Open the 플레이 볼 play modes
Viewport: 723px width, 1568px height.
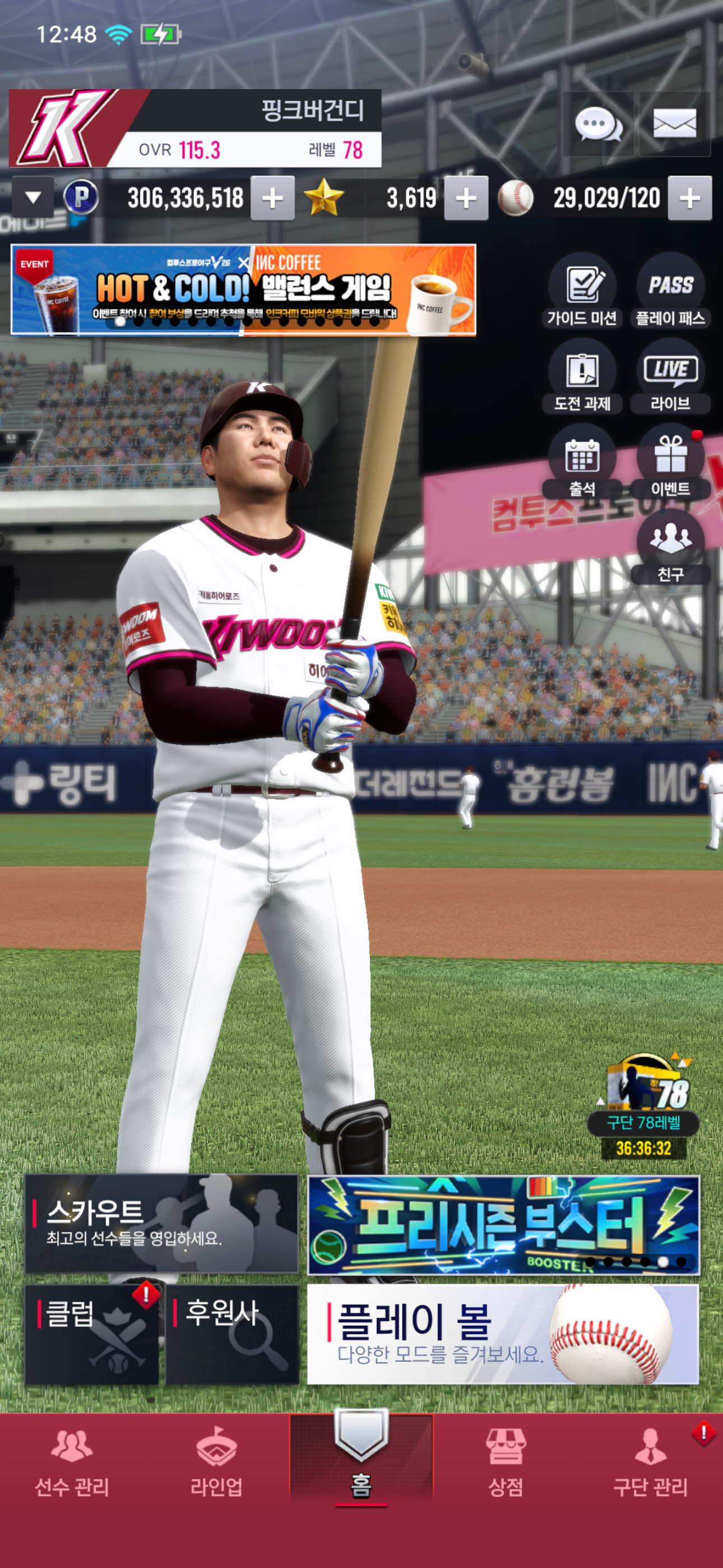[x=503, y=1334]
